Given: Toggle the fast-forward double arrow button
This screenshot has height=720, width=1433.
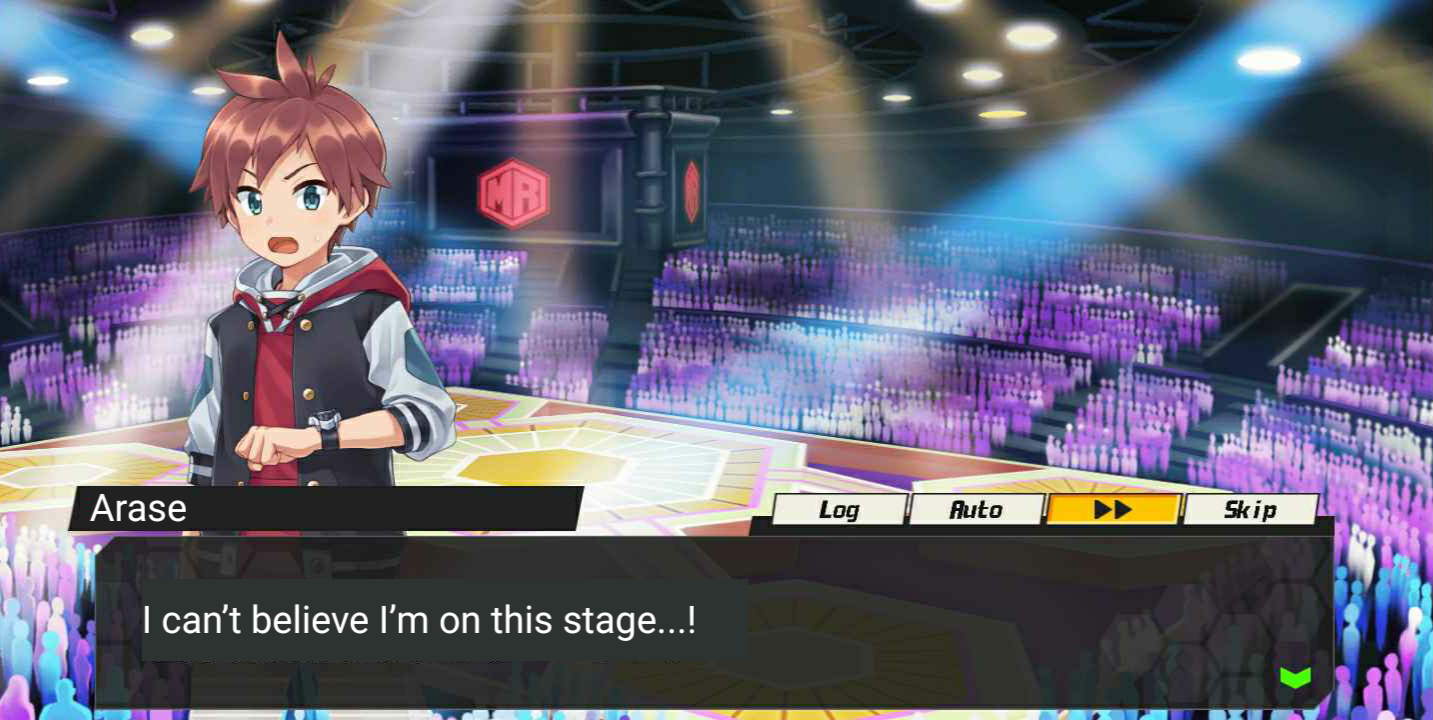Looking at the screenshot, I should pos(1113,510).
